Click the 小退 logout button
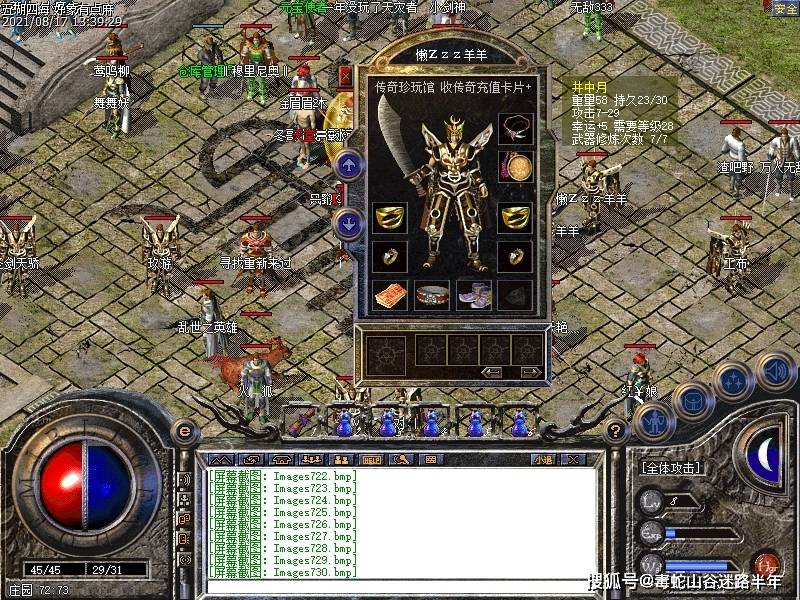Viewport: 800px width, 600px height. pyautogui.click(x=543, y=460)
